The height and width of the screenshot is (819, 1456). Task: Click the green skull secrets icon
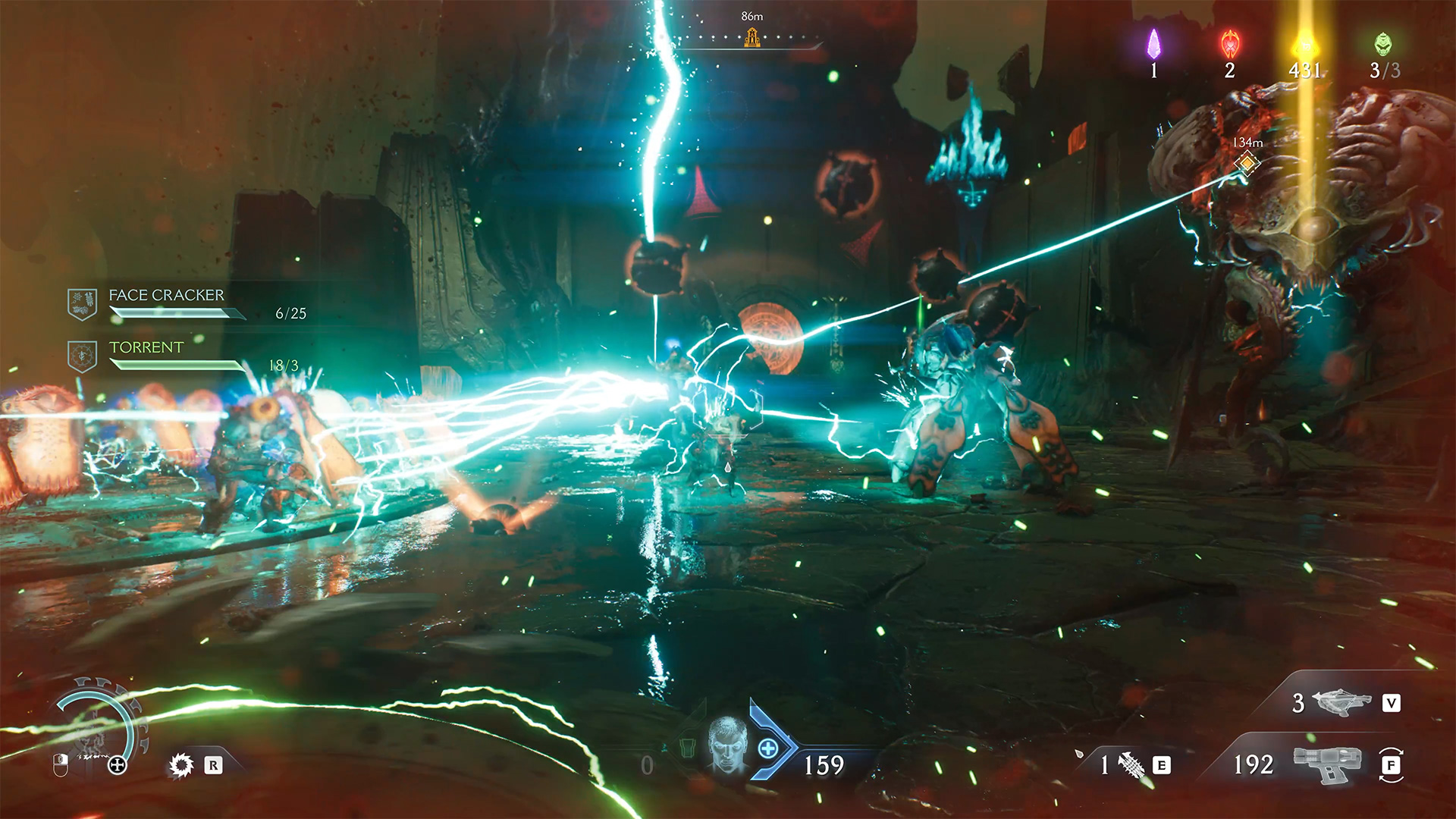[x=1383, y=44]
